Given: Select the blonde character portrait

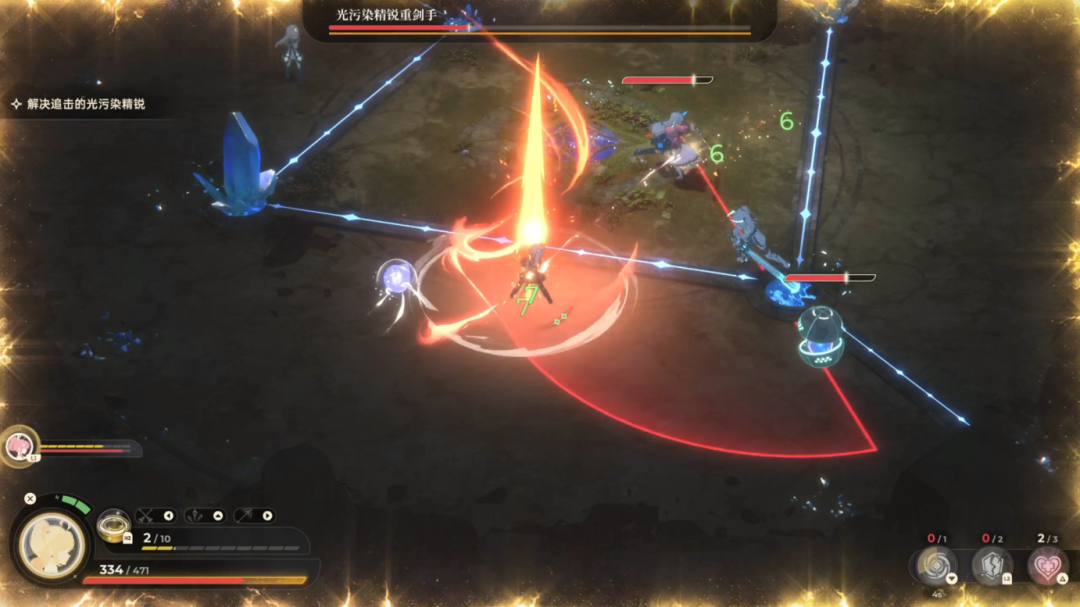Looking at the screenshot, I should [51, 544].
